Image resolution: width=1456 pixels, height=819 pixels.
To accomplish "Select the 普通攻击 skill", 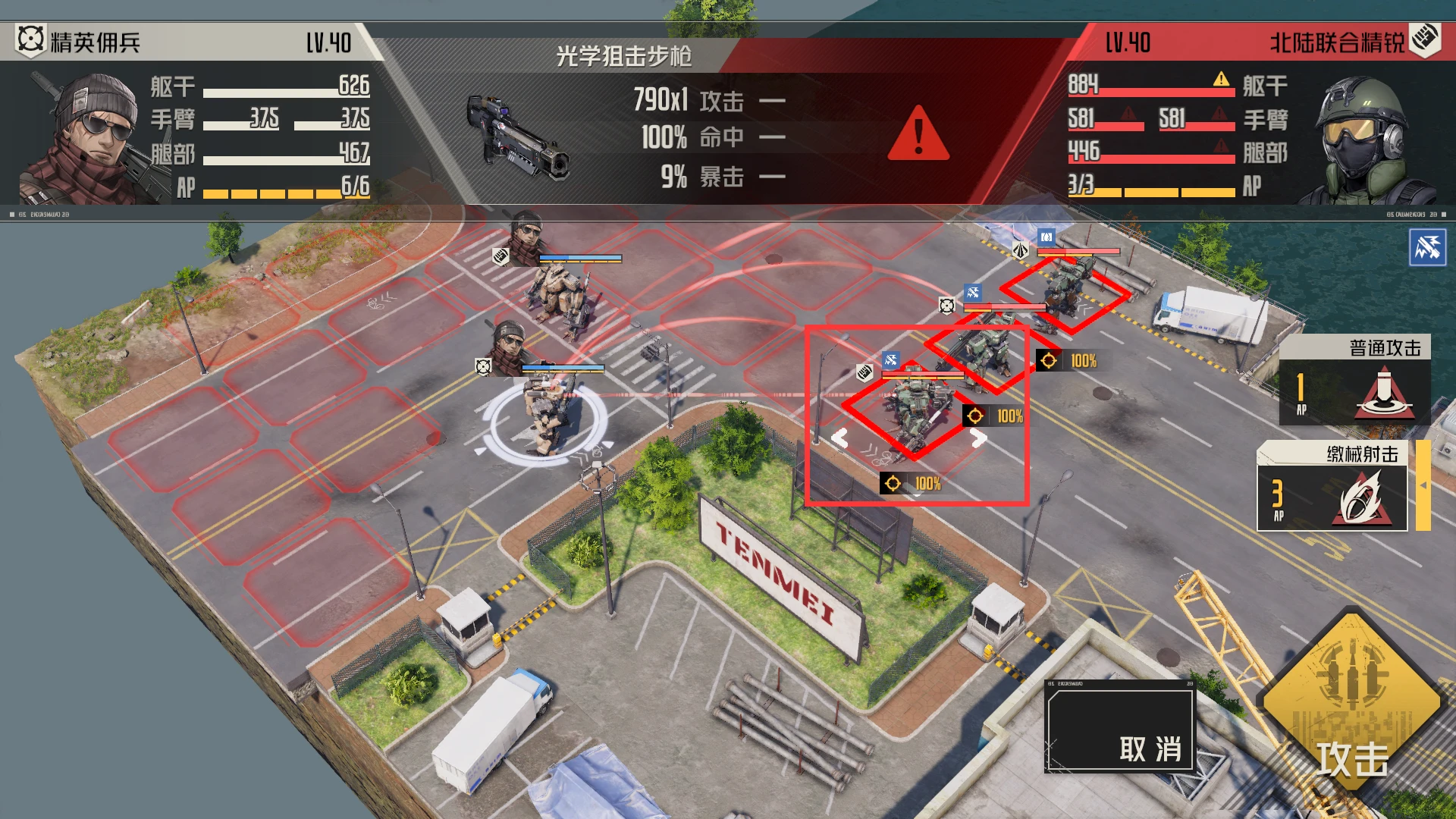I will click(x=1354, y=381).
